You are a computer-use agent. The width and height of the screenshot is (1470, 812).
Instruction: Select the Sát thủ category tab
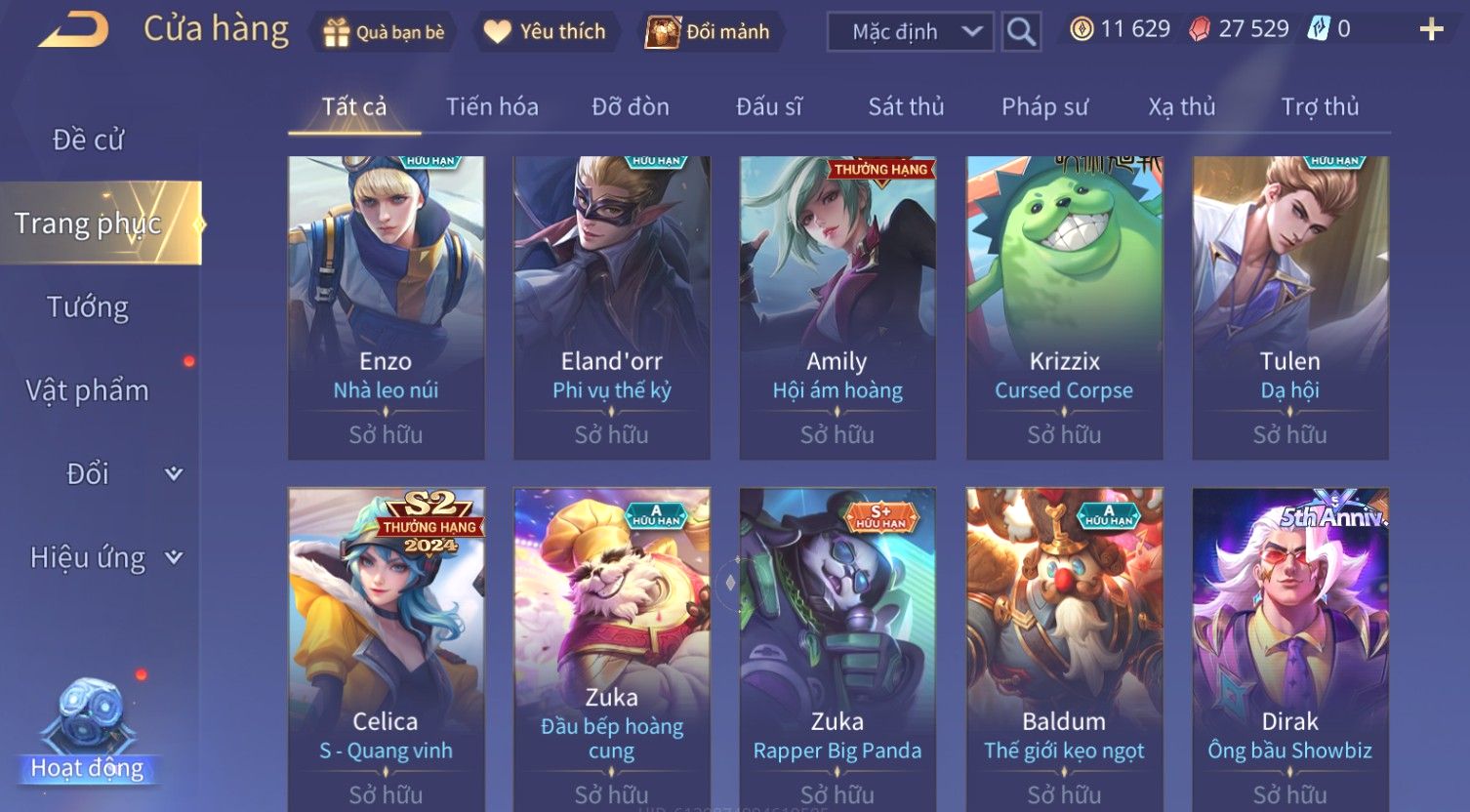(906, 106)
